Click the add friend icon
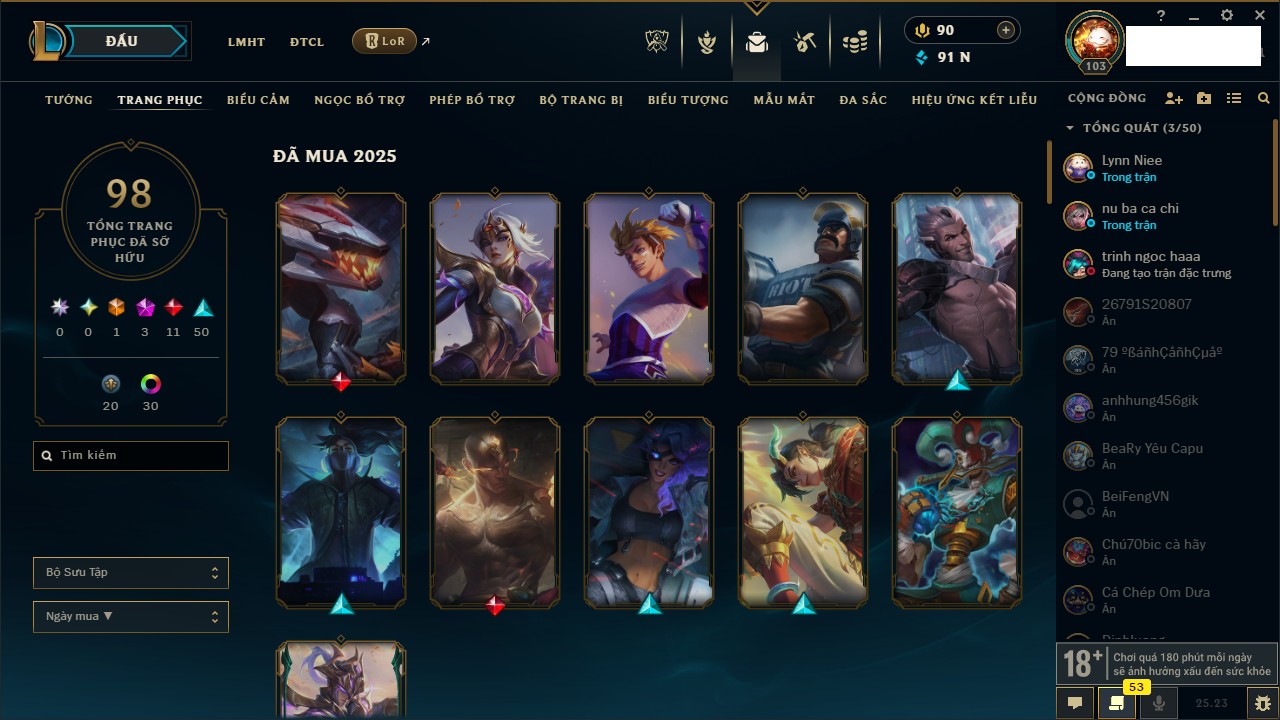 point(1174,99)
